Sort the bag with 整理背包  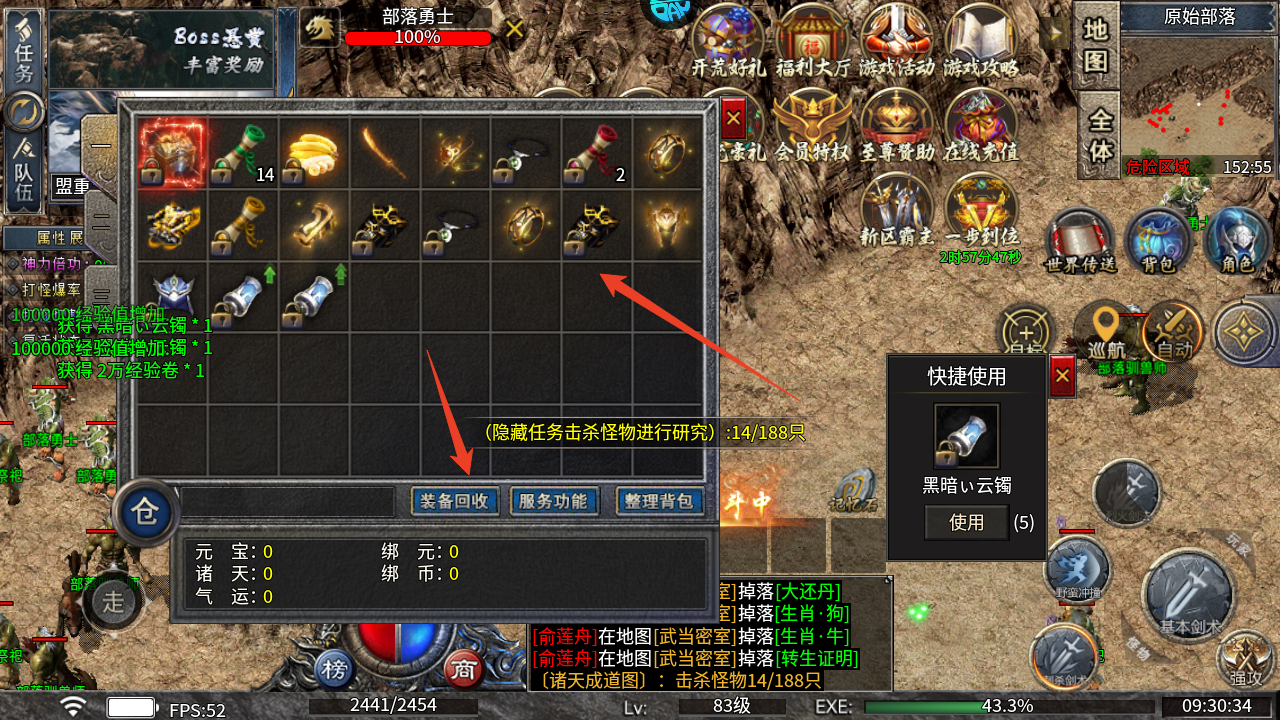tap(658, 501)
